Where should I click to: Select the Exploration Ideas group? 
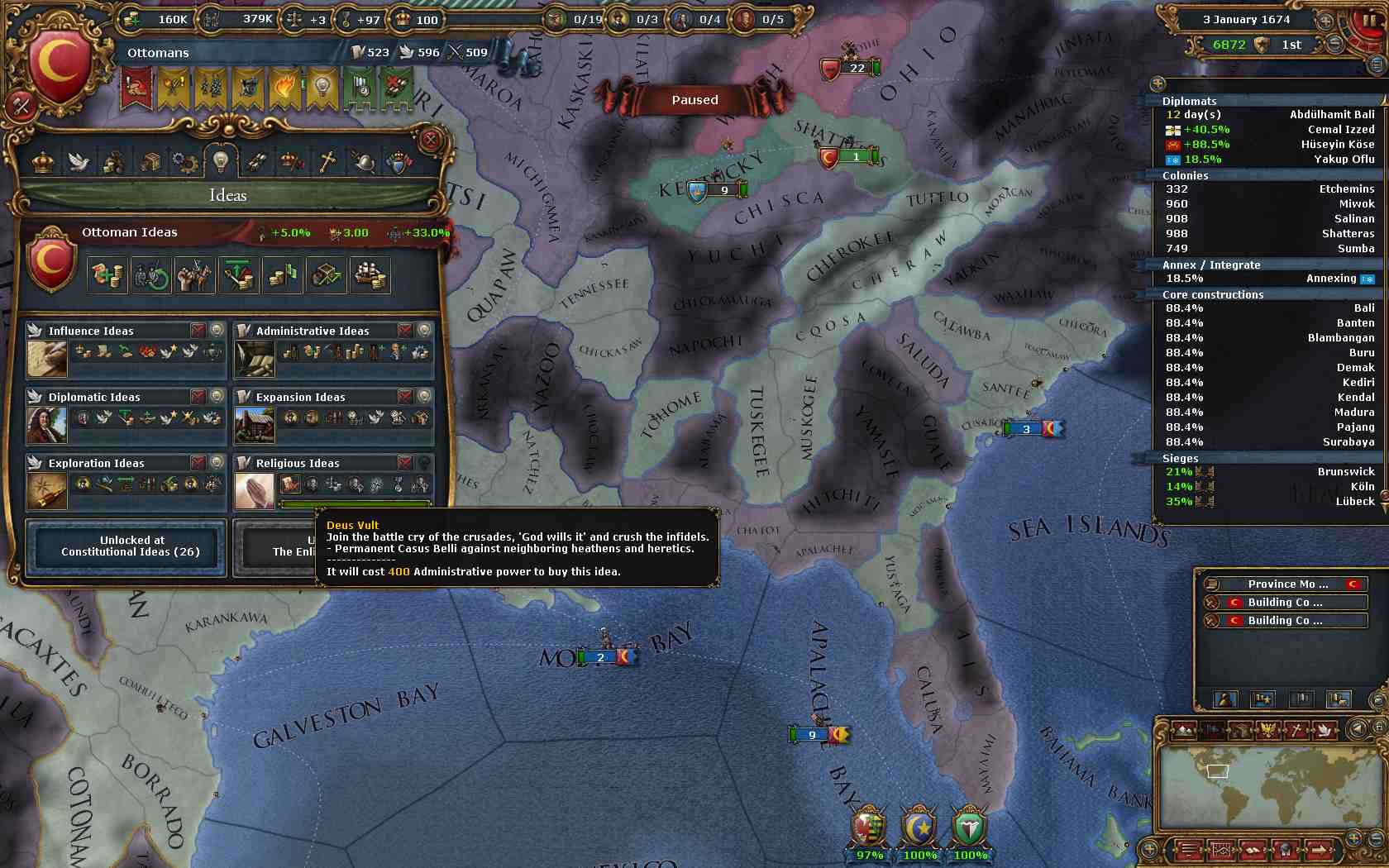[96, 463]
